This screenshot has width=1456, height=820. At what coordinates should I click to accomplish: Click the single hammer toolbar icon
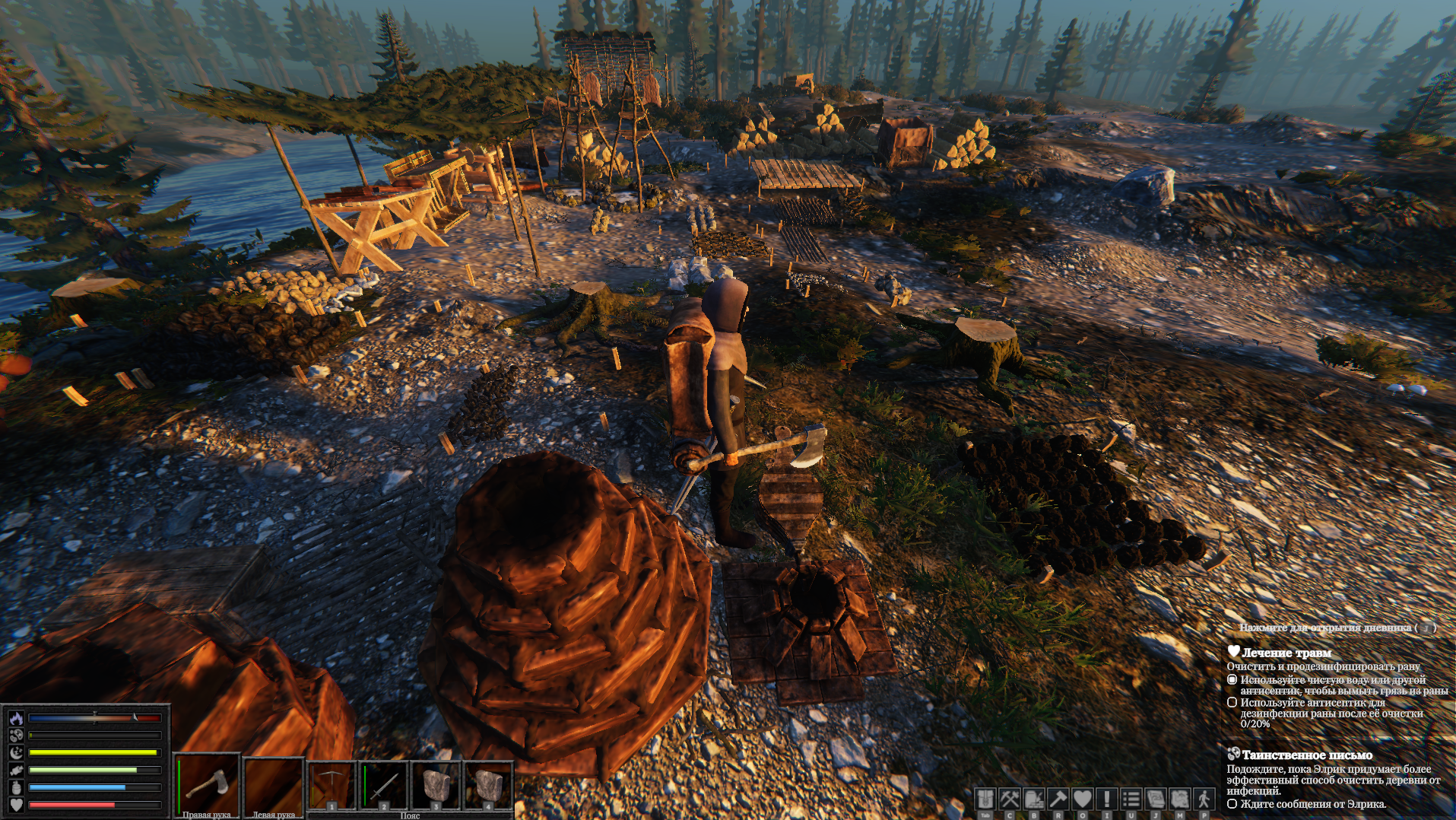click(x=1058, y=799)
